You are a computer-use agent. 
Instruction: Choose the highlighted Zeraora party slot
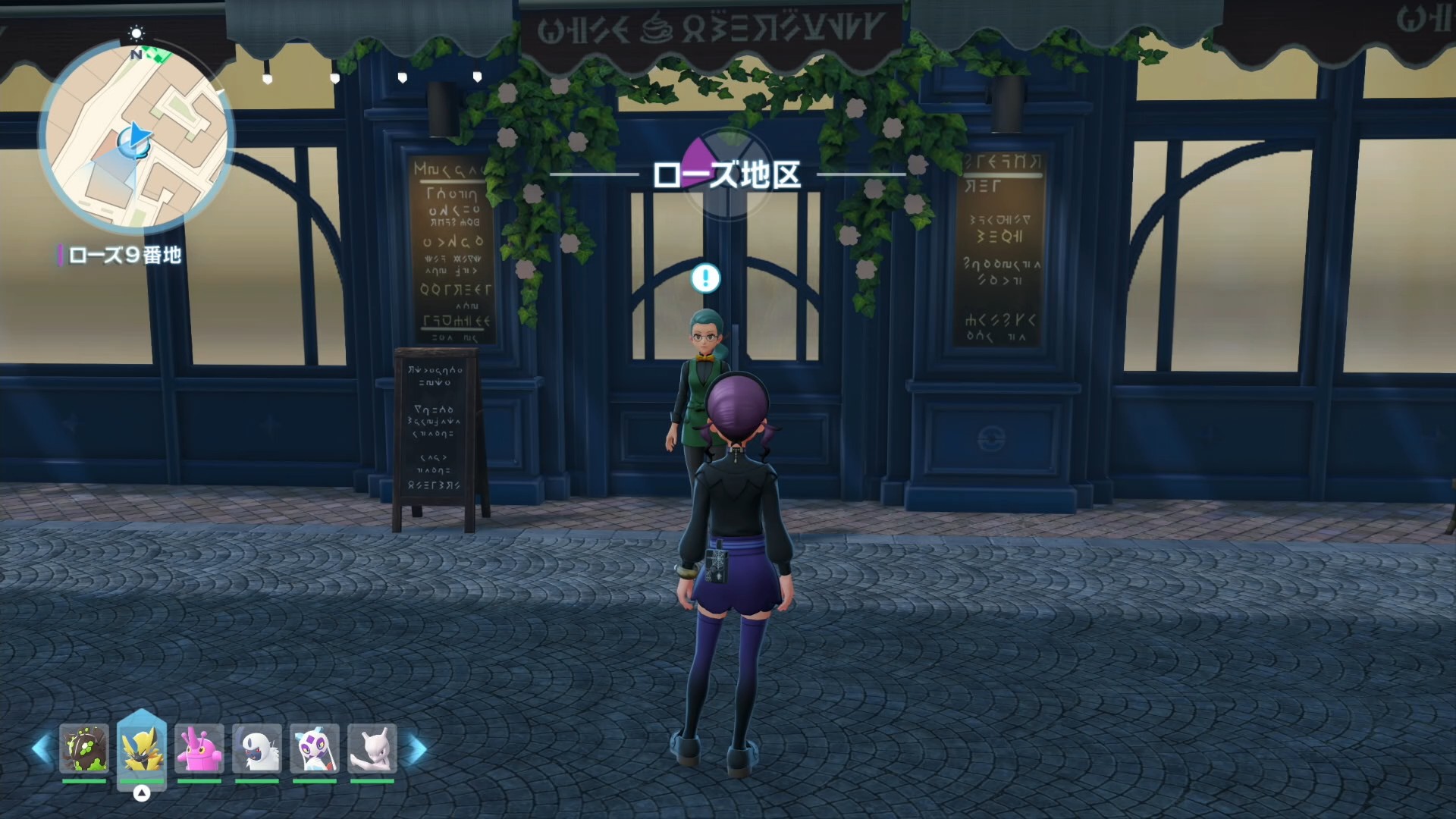click(142, 748)
